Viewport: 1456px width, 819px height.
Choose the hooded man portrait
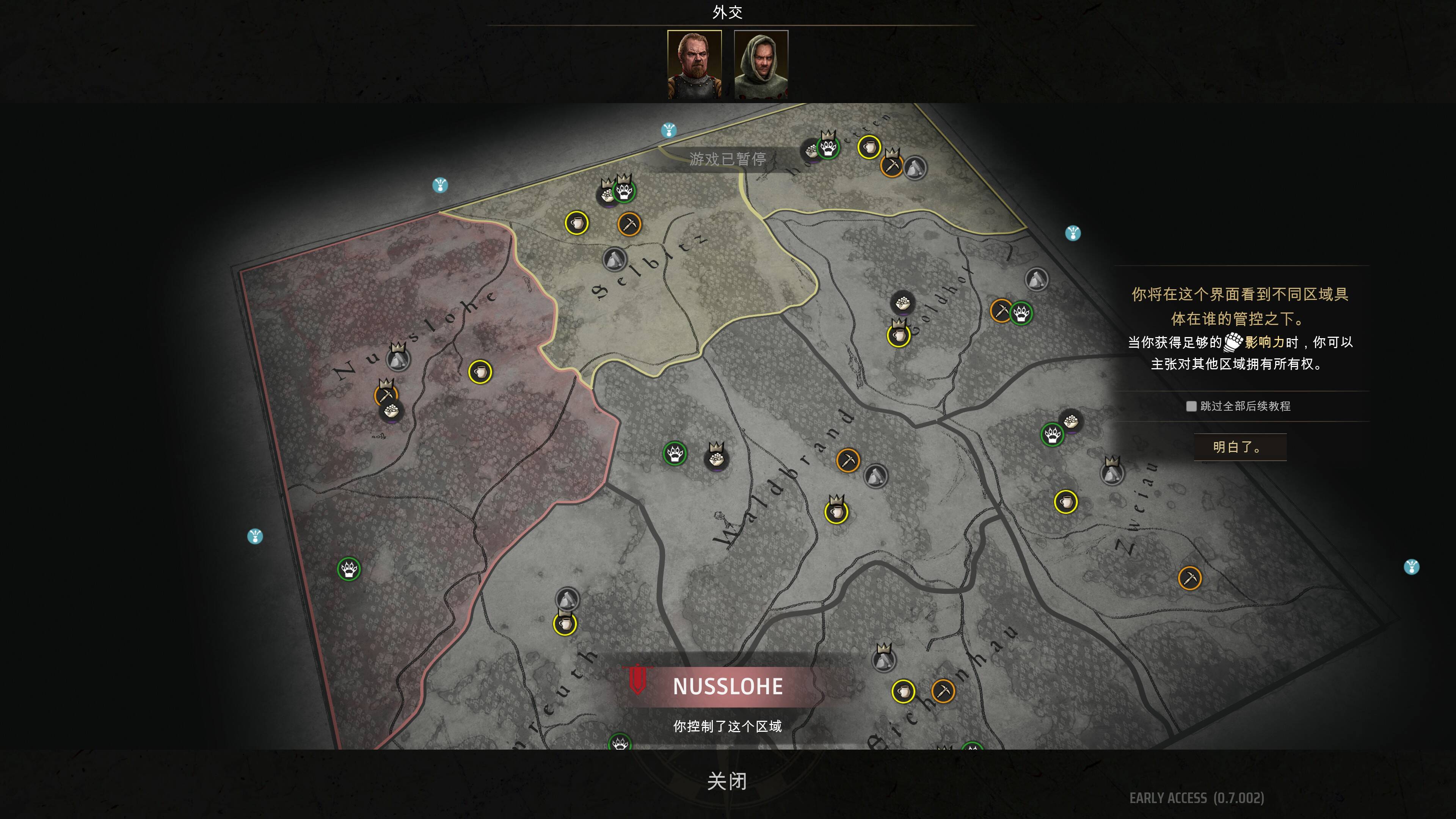pyautogui.click(x=761, y=64)
